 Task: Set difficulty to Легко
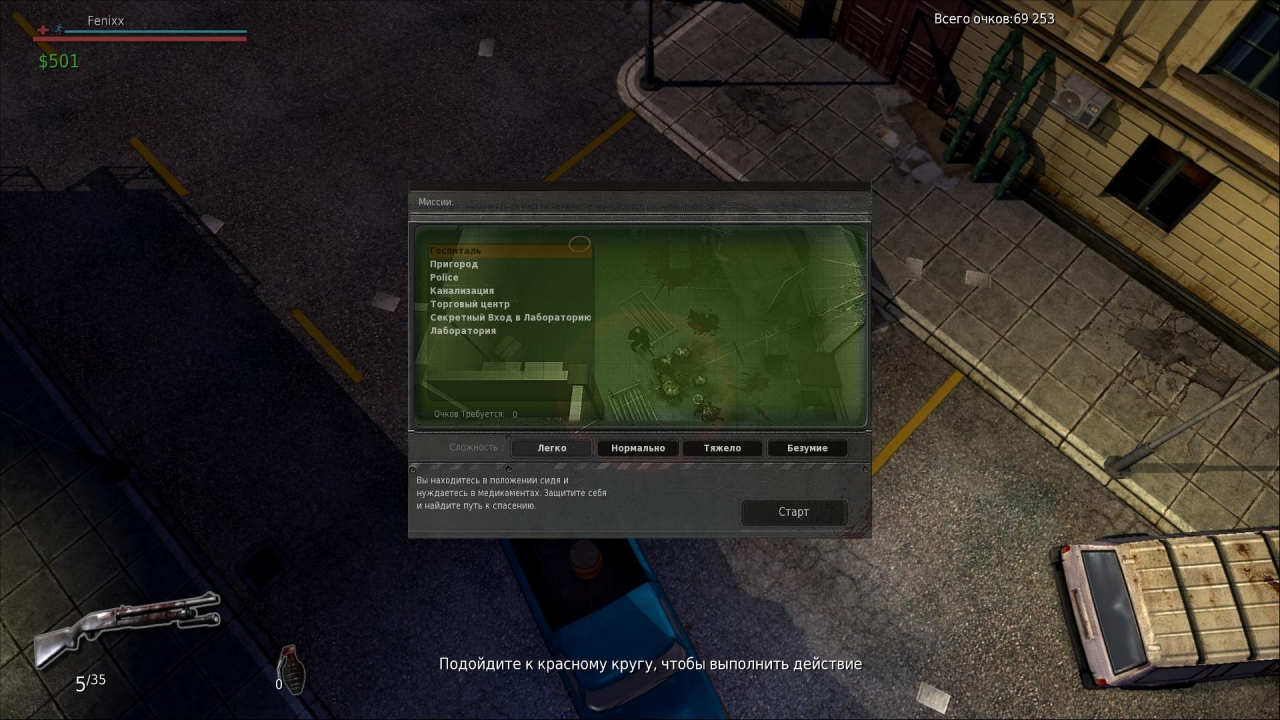click(552, 448)
